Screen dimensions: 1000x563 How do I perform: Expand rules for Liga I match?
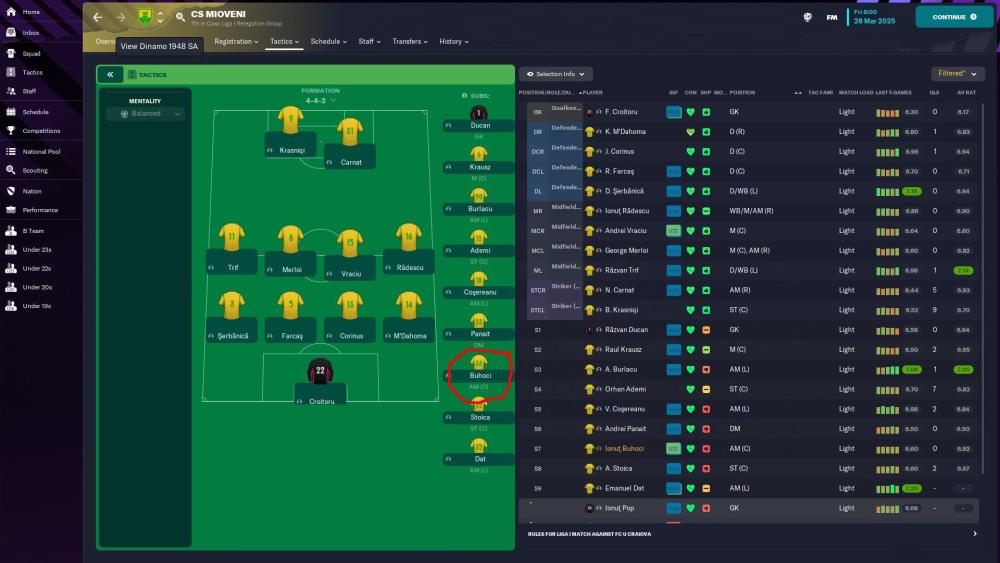tap(975, 534)
